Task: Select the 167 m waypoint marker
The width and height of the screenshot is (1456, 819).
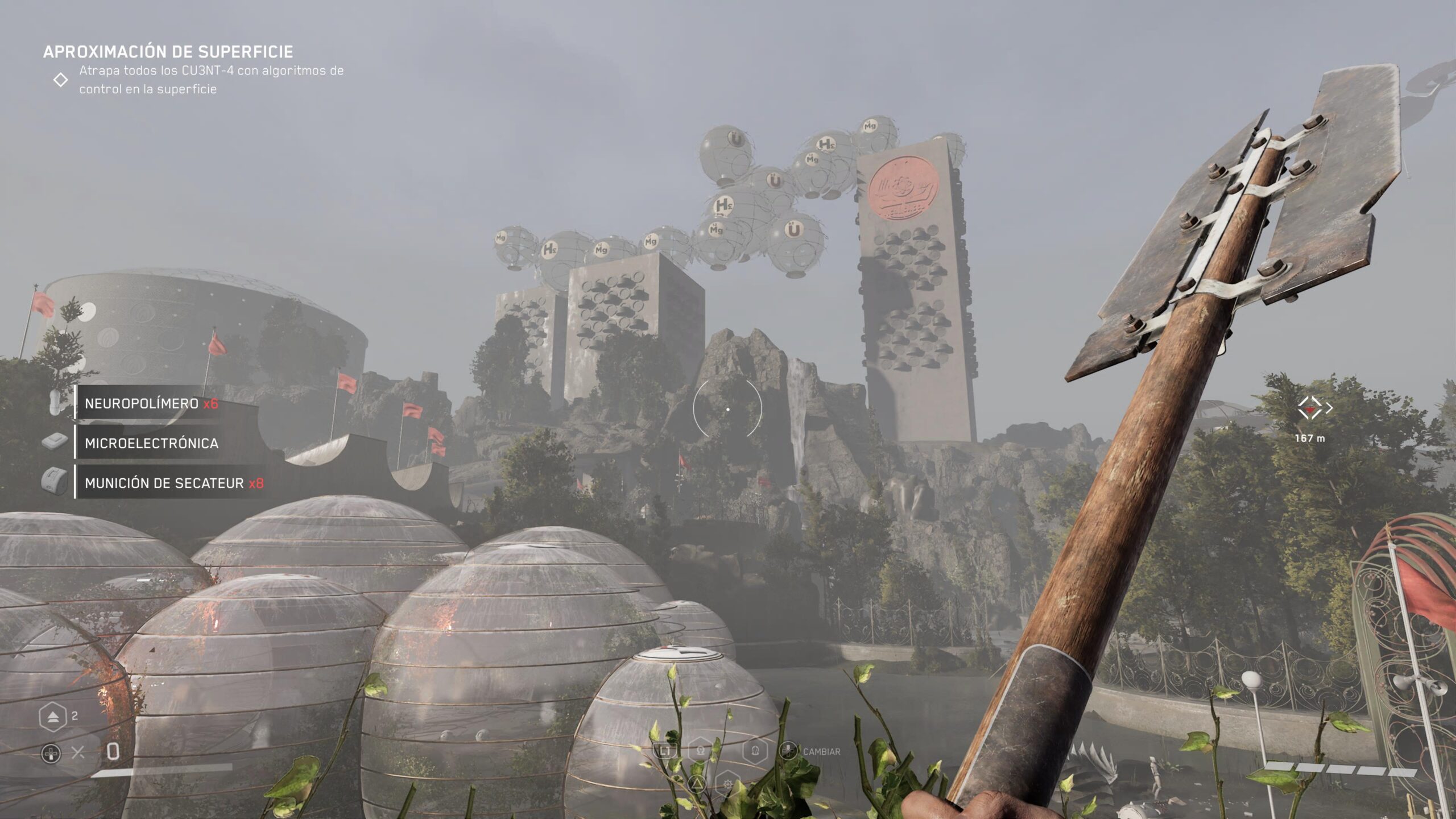Action: click(x=1310, y=408)
